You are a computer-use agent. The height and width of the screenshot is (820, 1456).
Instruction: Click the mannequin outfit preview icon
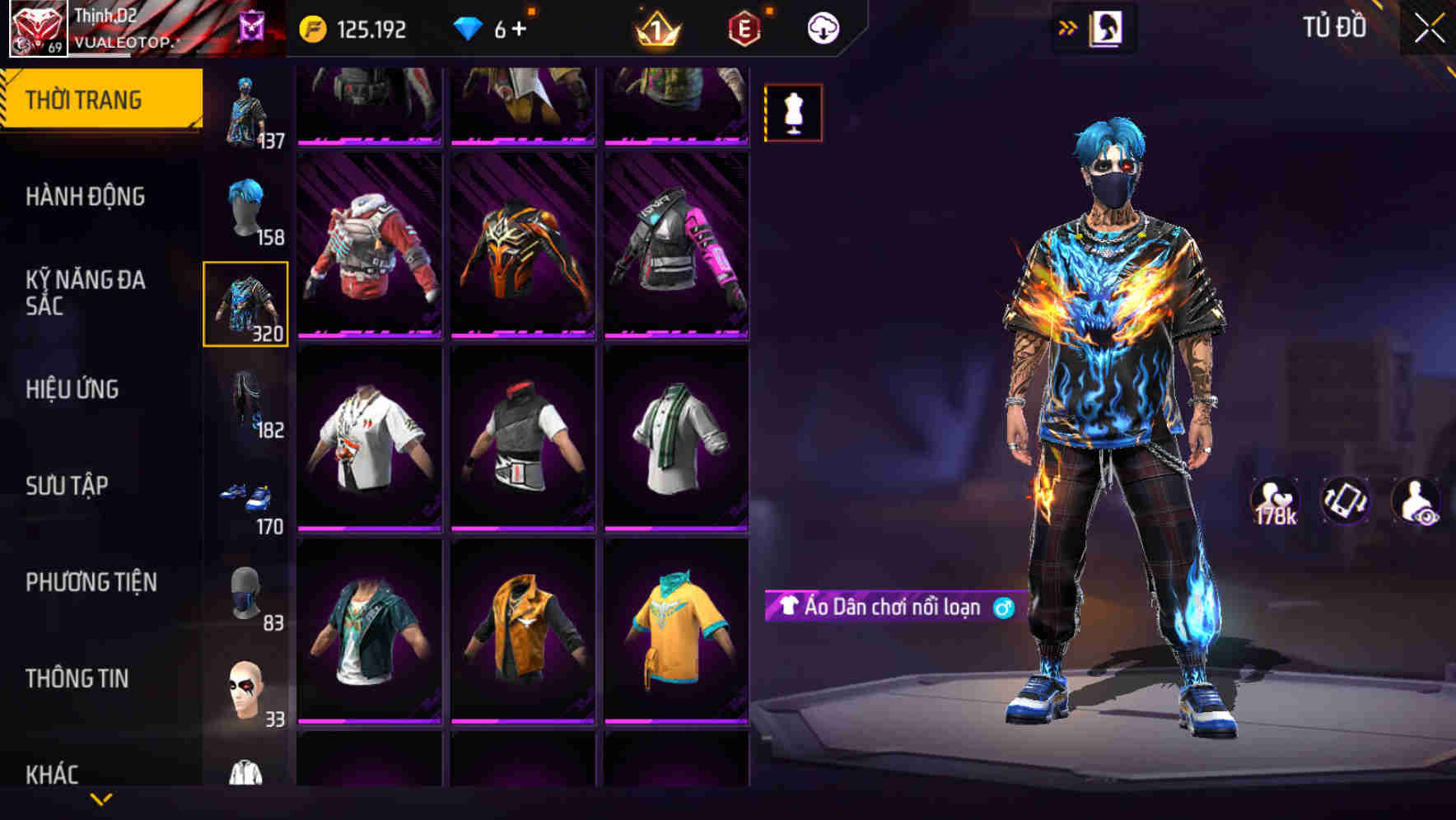click(x=793, y=112)
